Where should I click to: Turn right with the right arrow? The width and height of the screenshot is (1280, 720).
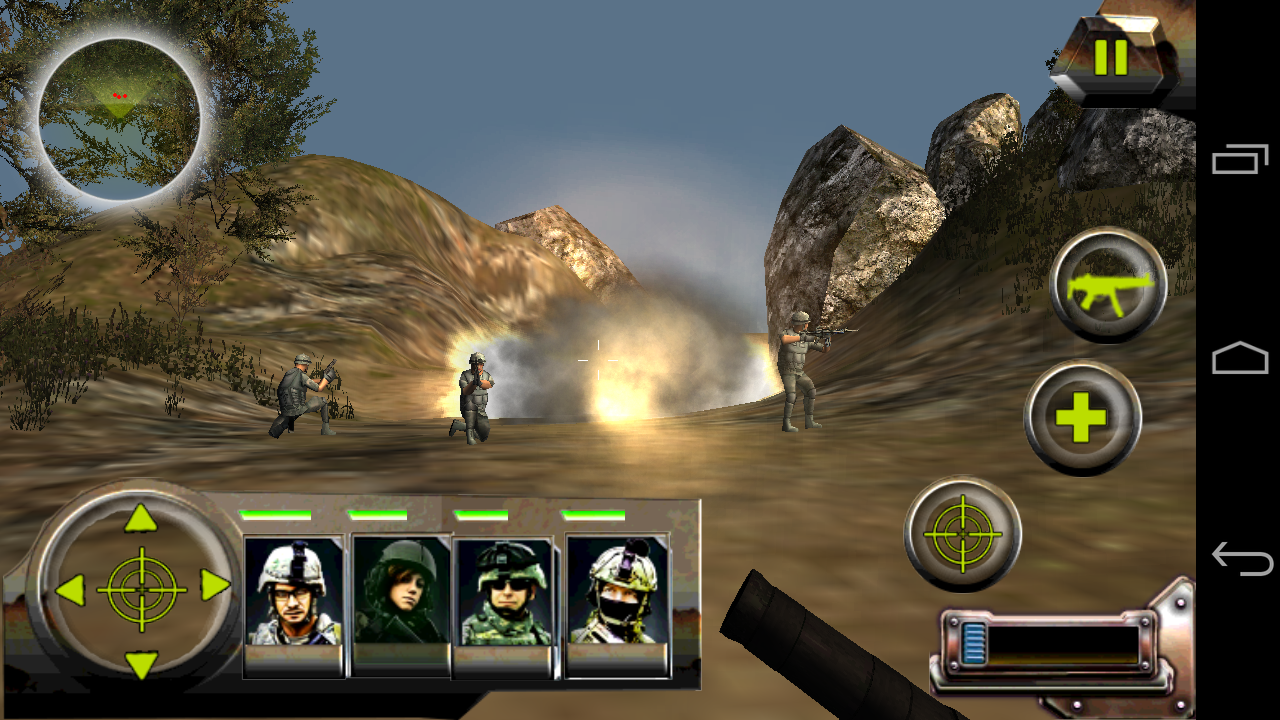pyautogui.click(x=215, y=586)
